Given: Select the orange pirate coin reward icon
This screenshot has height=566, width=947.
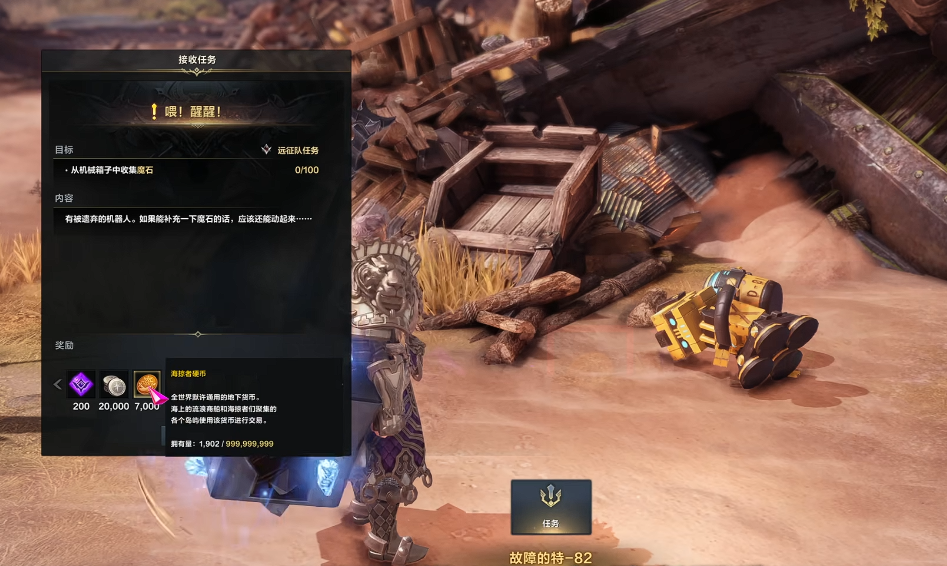Looking at the screenshot, I should [146, 383].
